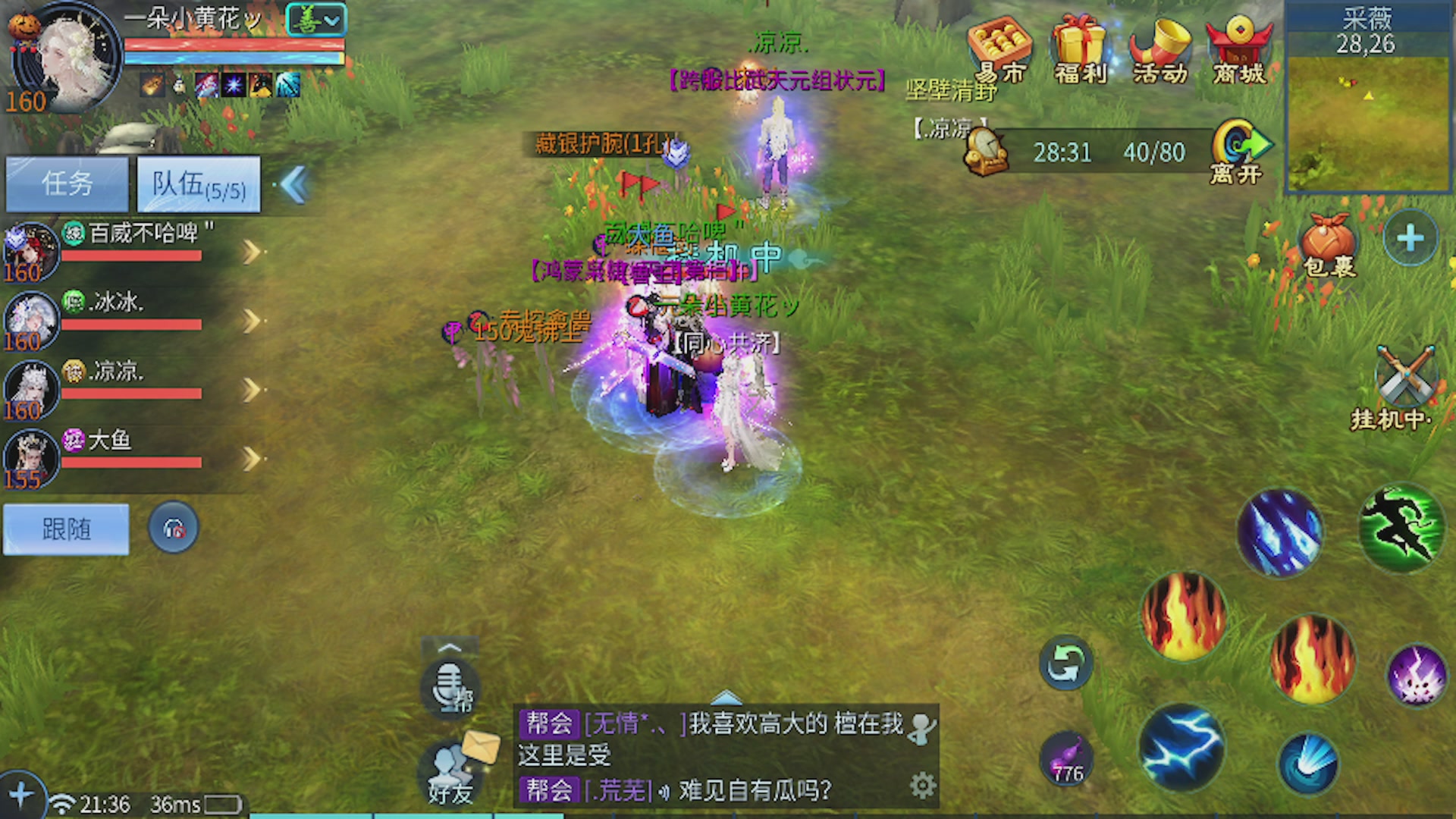This screenshot has width=1456, height=819.
Task: Toggle the microphone above the chat
Action: [449, 686]
